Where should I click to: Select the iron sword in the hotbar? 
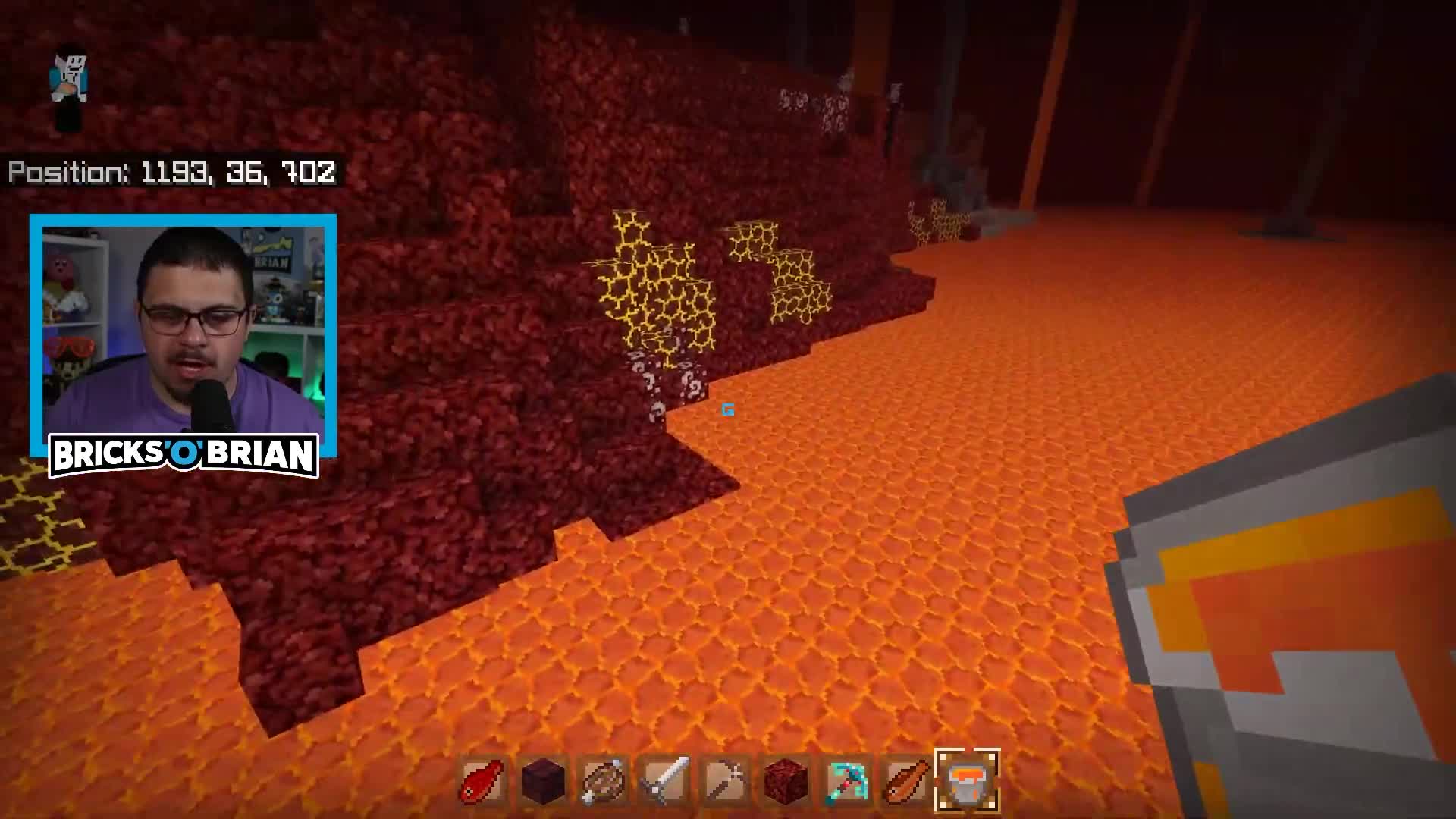click(665, 781)
